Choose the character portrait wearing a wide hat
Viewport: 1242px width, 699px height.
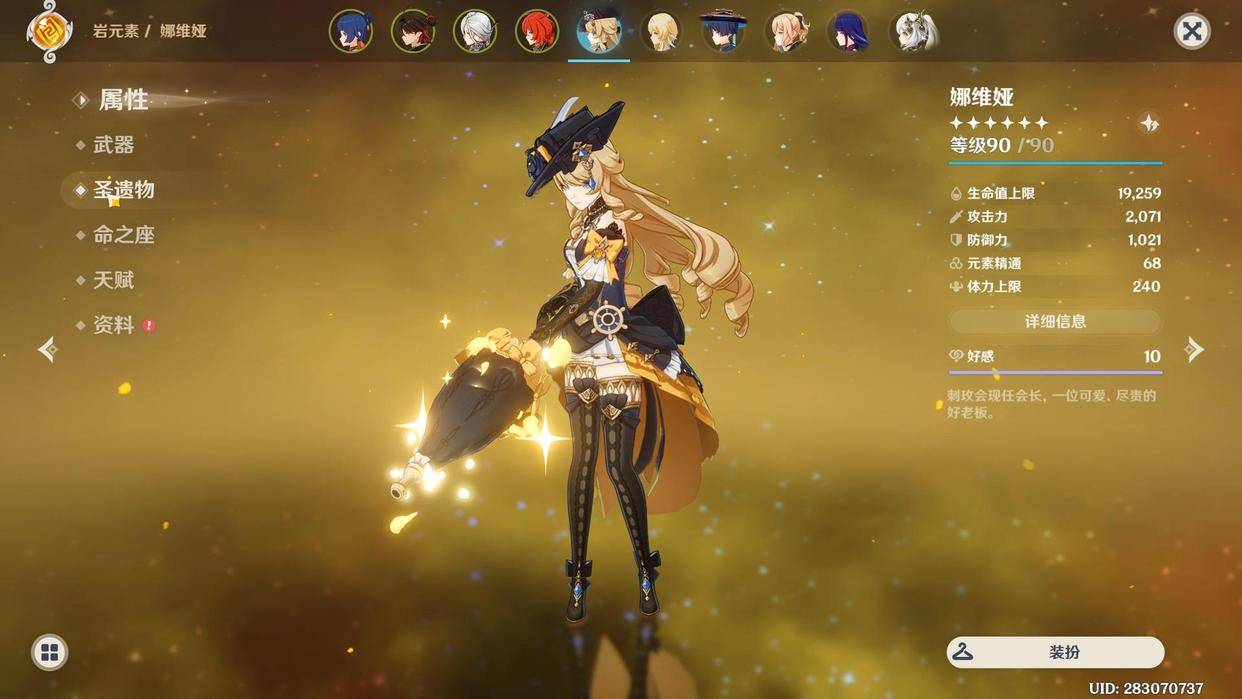pos(723,31)
